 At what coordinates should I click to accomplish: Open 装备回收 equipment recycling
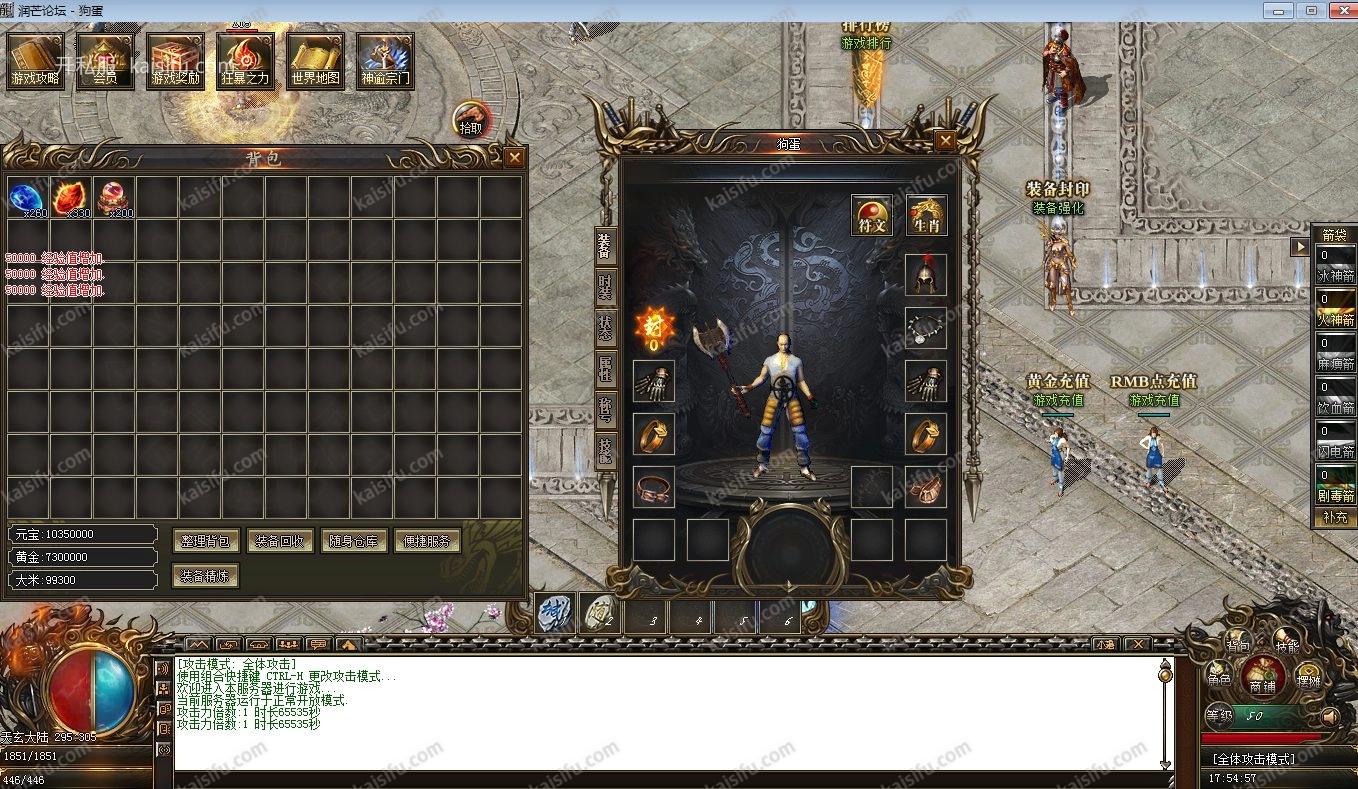click(280, 541)
